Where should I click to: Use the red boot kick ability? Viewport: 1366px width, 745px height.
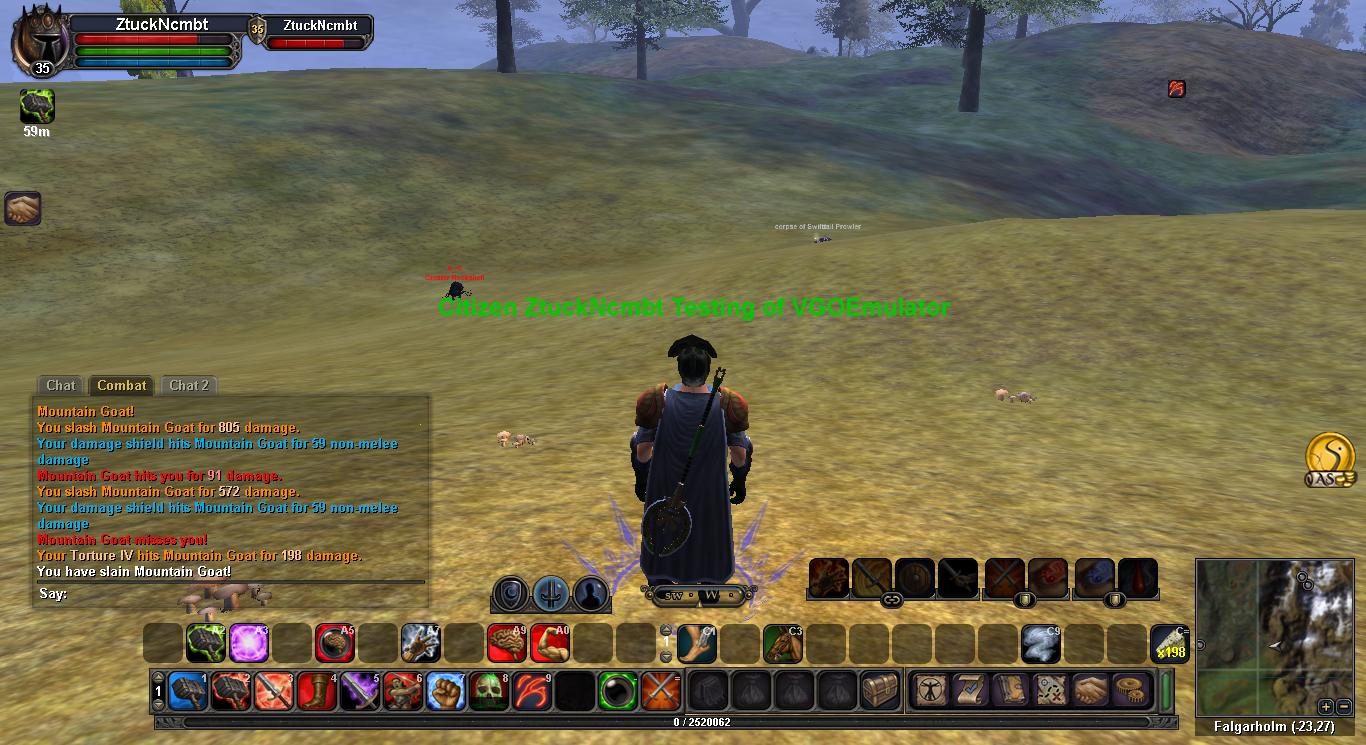[316, 690]
